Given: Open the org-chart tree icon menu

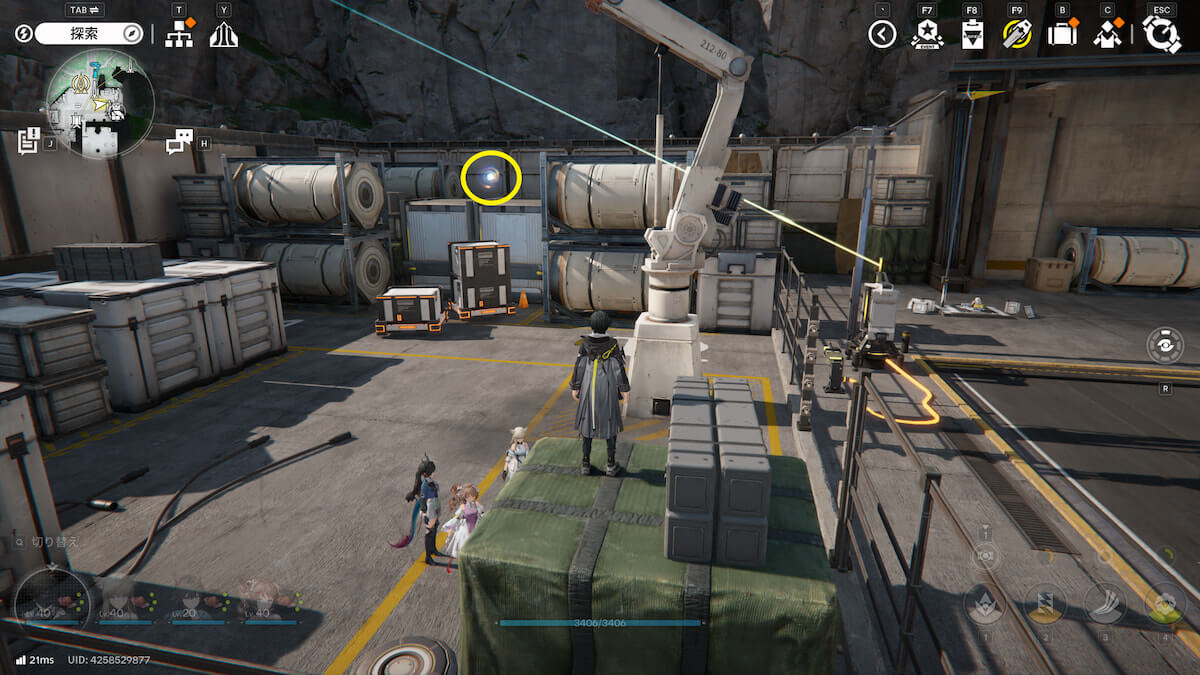Looking at the screenshot, I should 179,34.
